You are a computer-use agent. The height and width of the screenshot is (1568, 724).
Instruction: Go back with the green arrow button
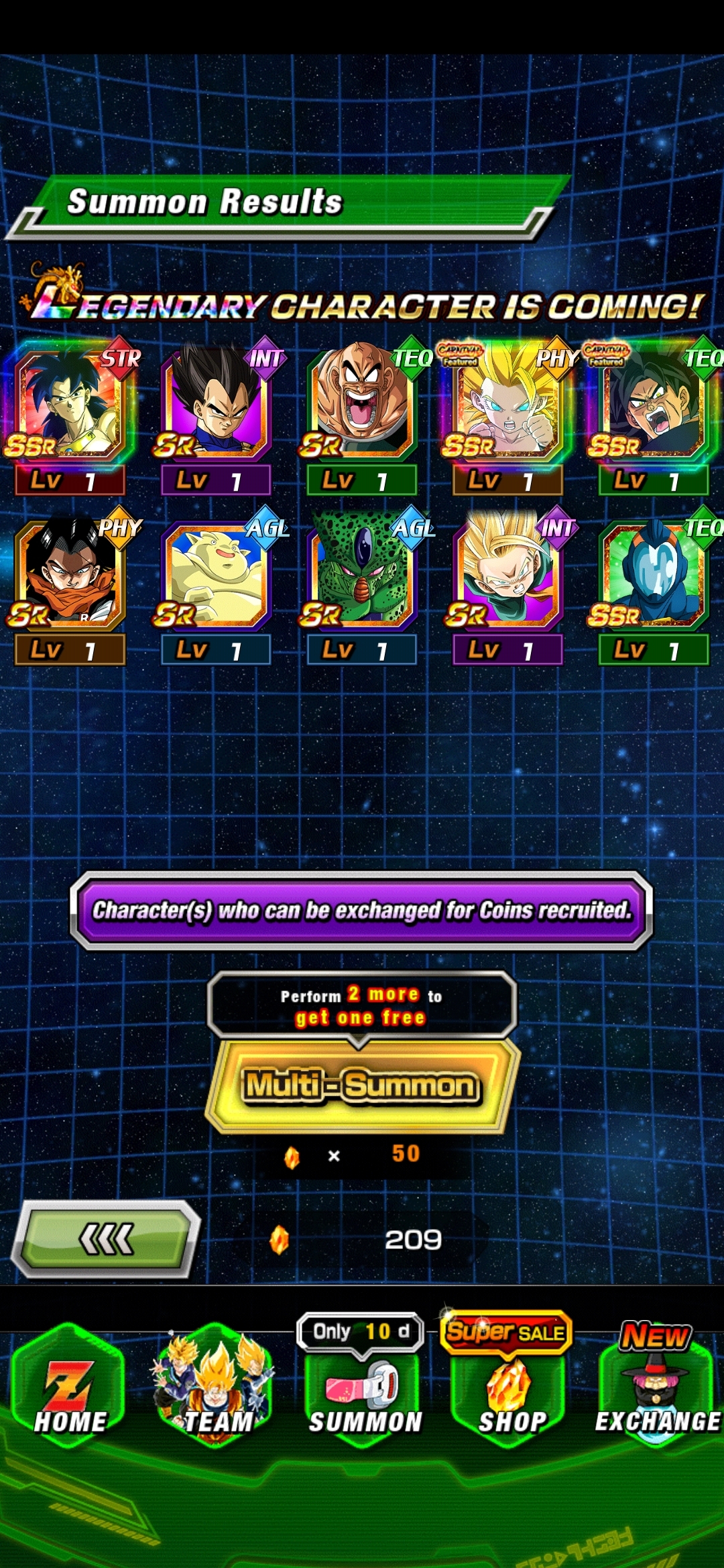107,1240
